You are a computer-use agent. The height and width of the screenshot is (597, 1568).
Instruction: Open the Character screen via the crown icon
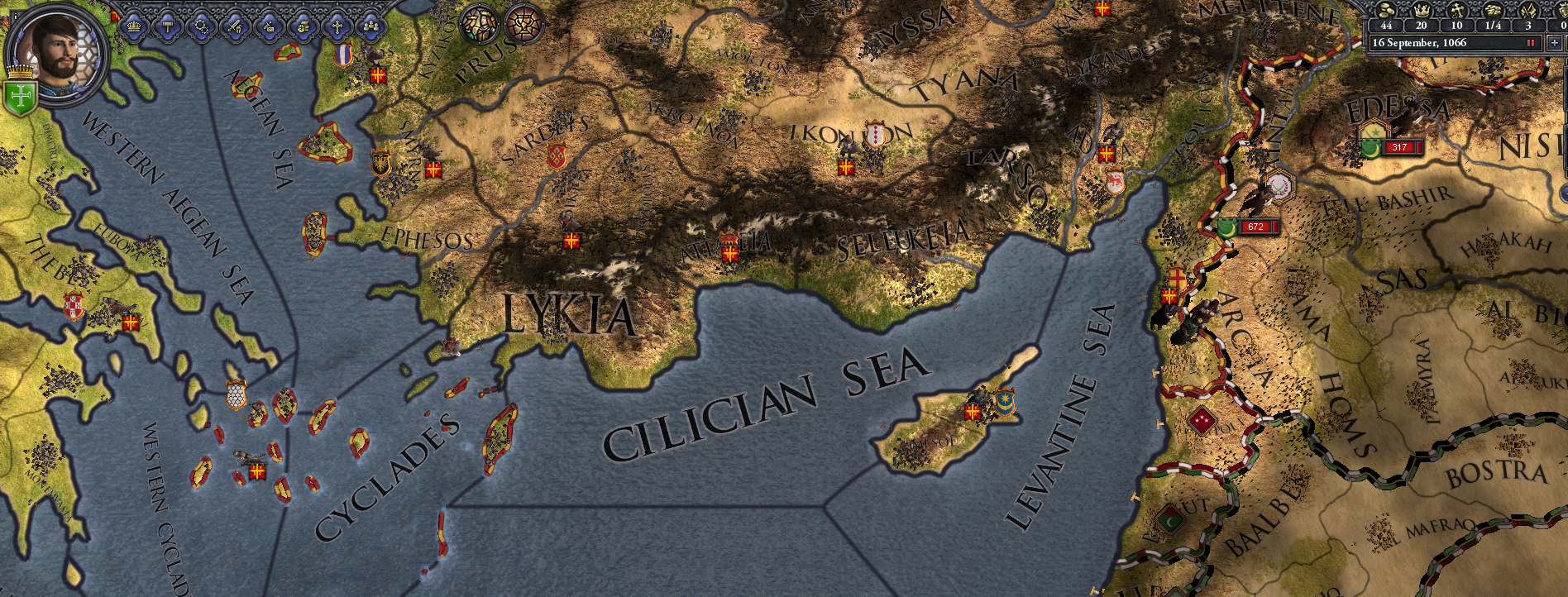coord(133,27)
